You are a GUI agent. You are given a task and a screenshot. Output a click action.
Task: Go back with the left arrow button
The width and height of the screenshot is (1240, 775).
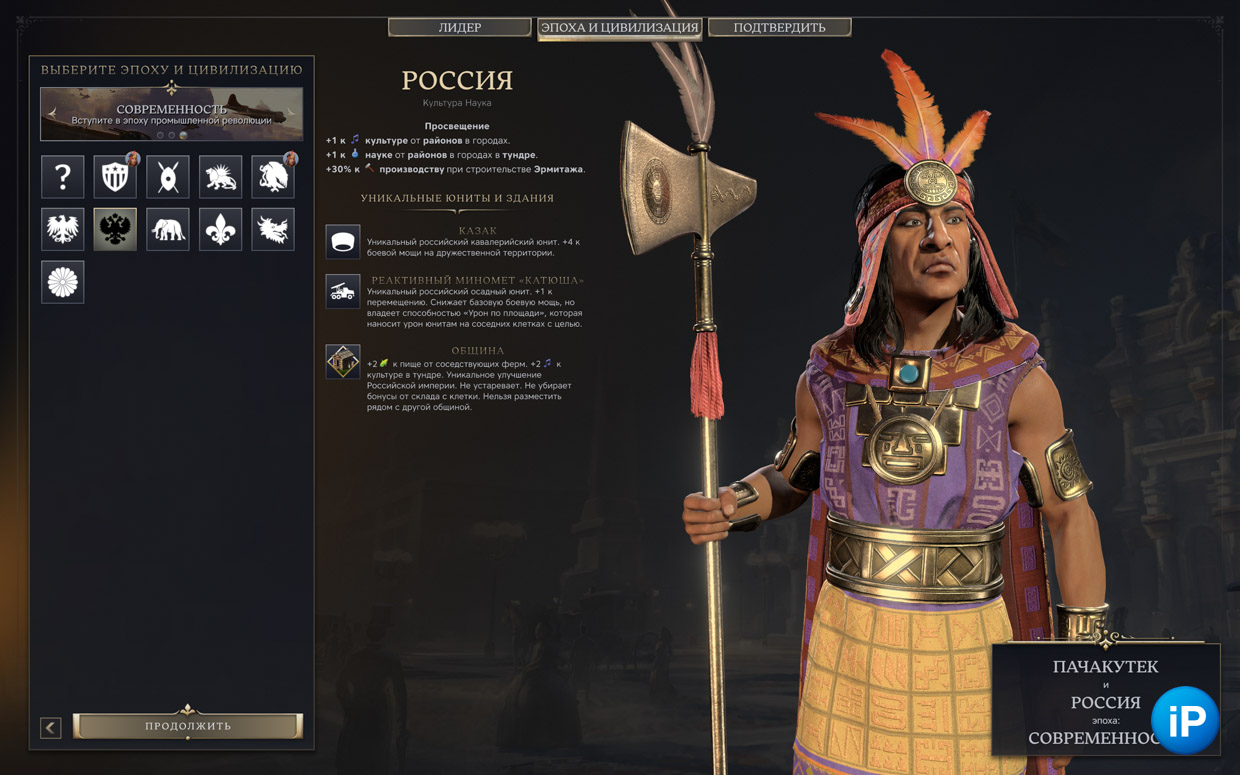tap(51, 727)
